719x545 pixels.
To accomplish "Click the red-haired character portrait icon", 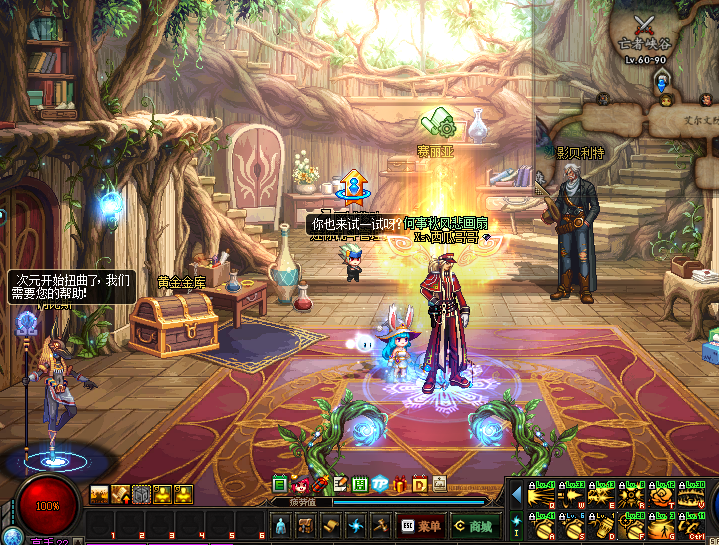I will (300, 484).
